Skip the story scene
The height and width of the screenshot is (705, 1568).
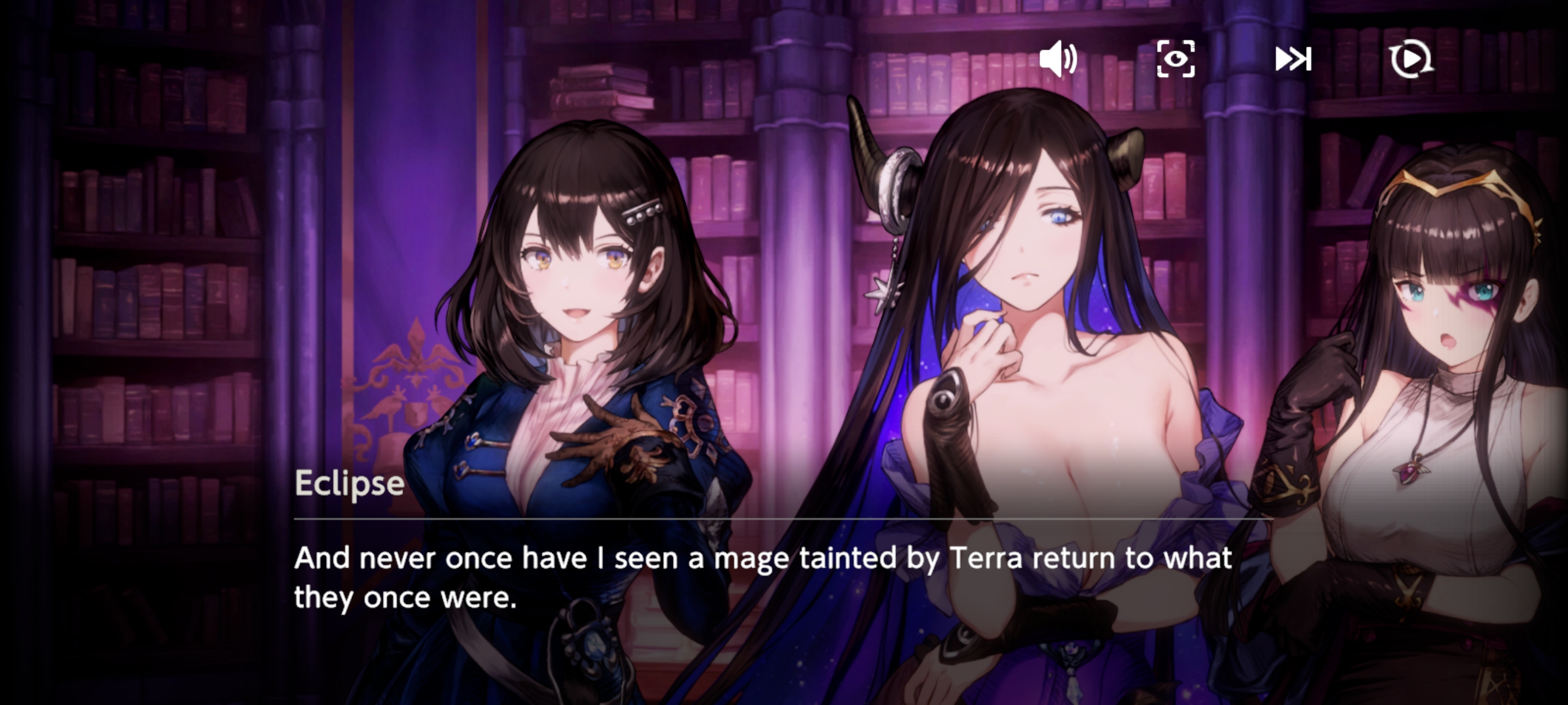(1293, 60)
